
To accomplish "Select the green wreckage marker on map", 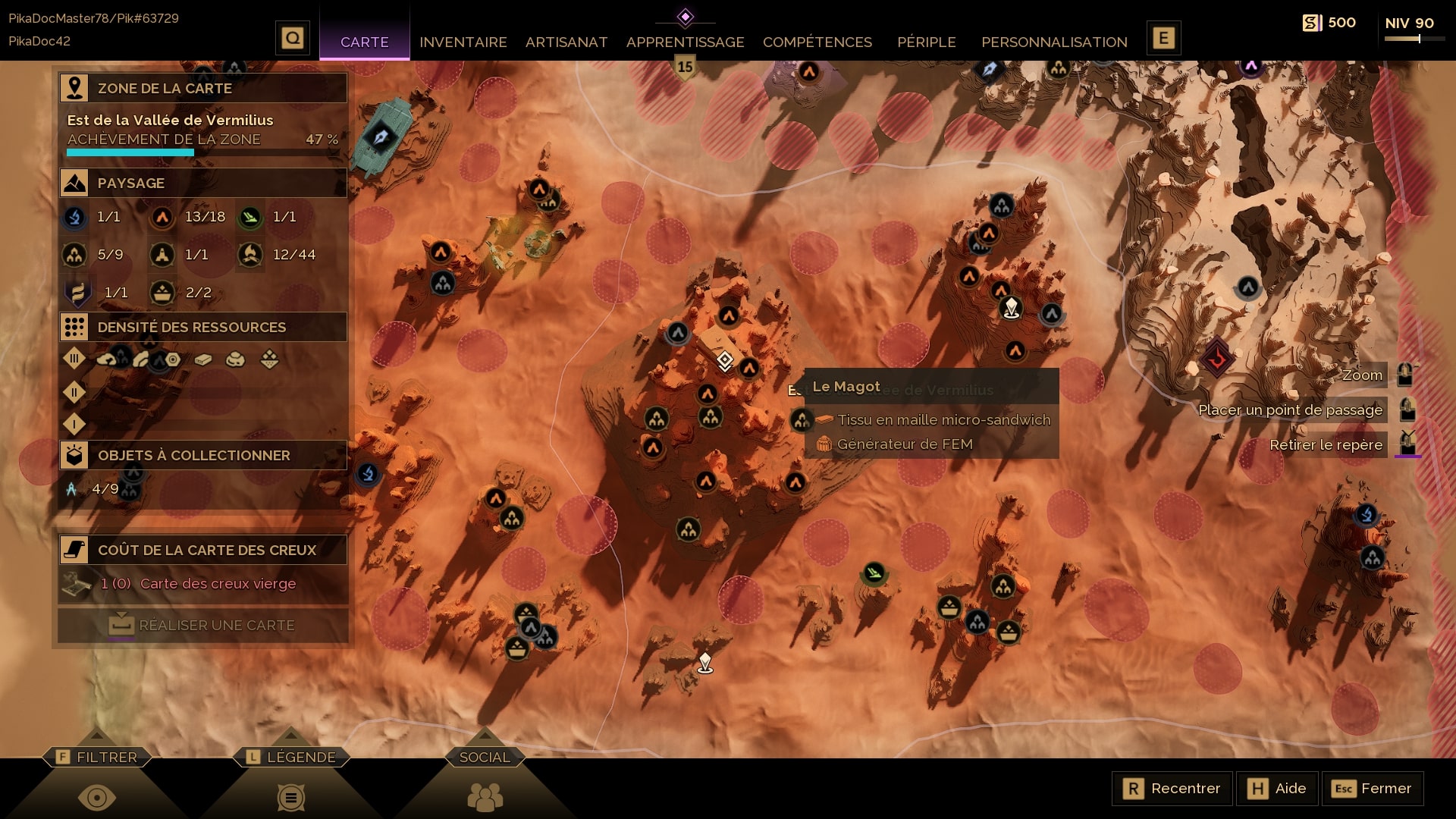I will pos(874,572).
